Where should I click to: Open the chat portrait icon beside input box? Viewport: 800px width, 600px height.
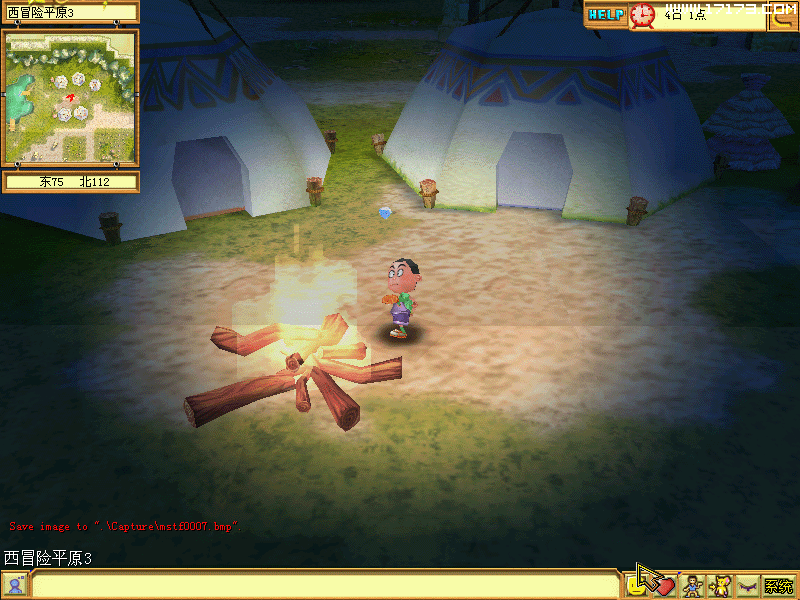click(15, 586)
